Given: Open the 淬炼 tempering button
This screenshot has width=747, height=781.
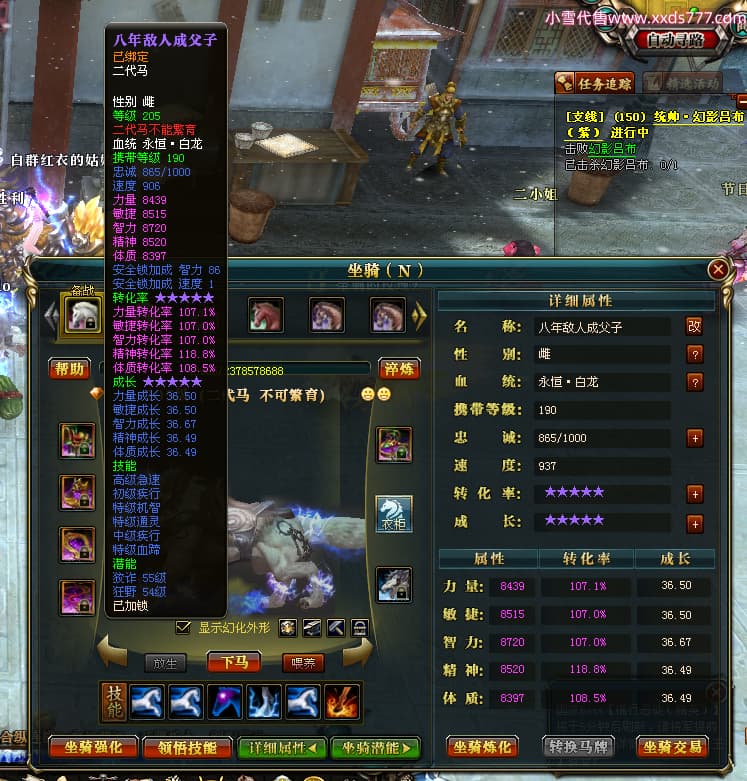Looking at the screenshot, I should [399, 369].
